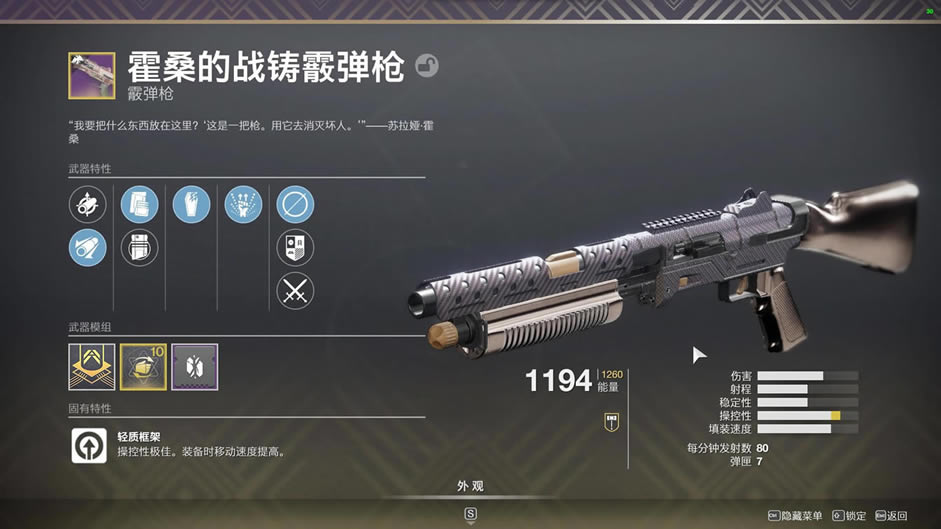The width and height of the screenshot is (941, 529).
Task: Open the purple crystal memento slot
Action: [x=194, y=366]
